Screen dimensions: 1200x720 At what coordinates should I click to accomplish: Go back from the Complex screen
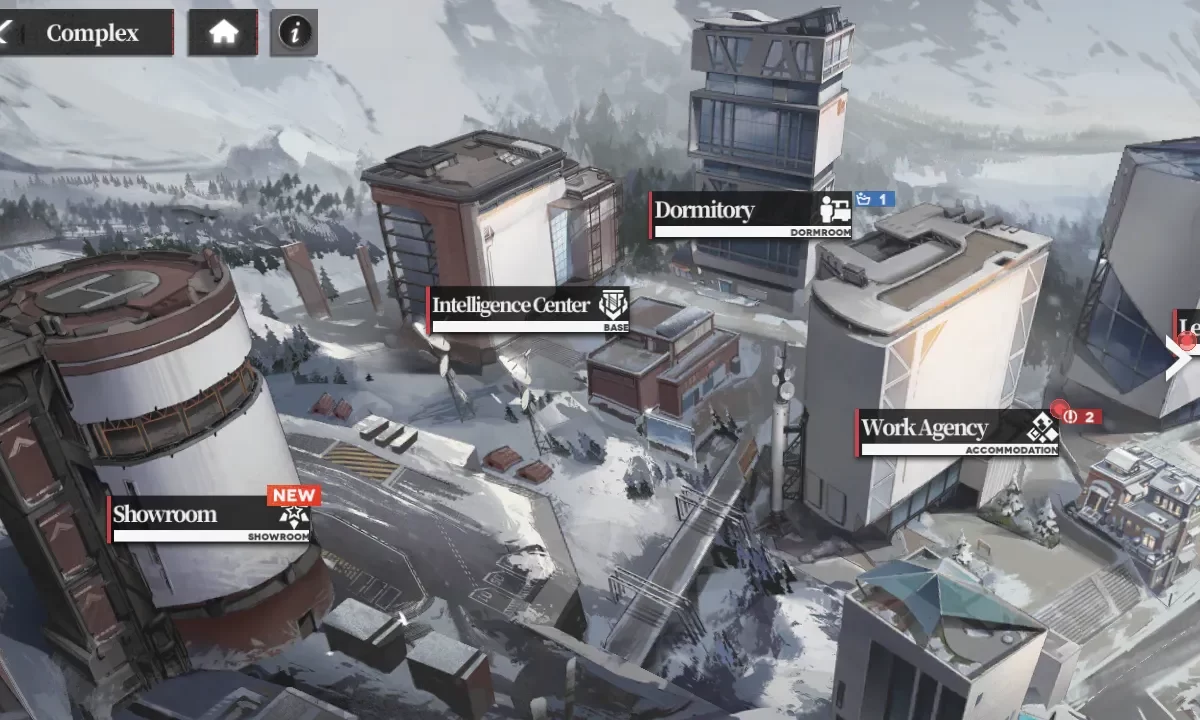(x=8, y=33)
